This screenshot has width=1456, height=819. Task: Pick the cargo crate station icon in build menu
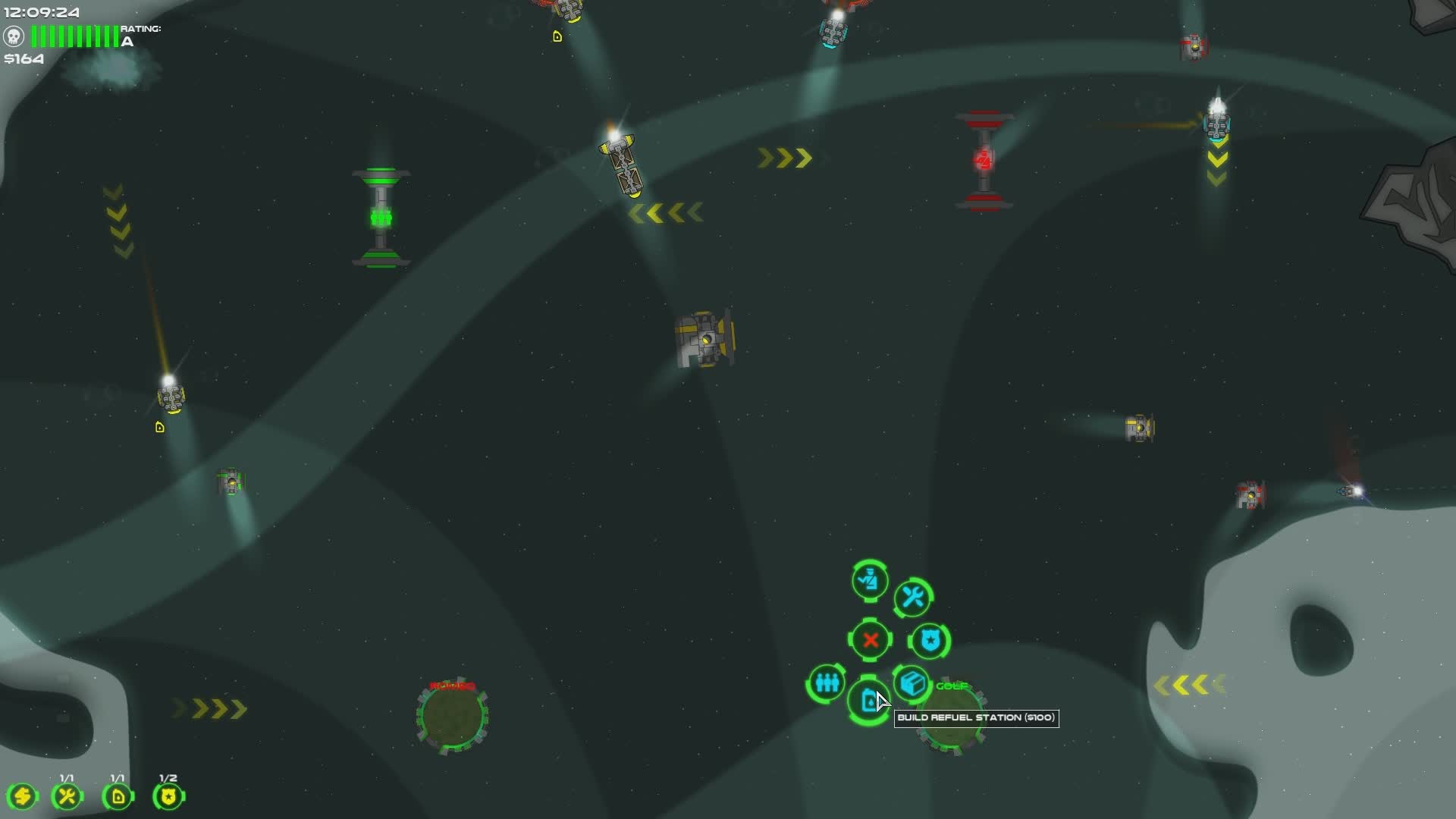pos(913,683)
